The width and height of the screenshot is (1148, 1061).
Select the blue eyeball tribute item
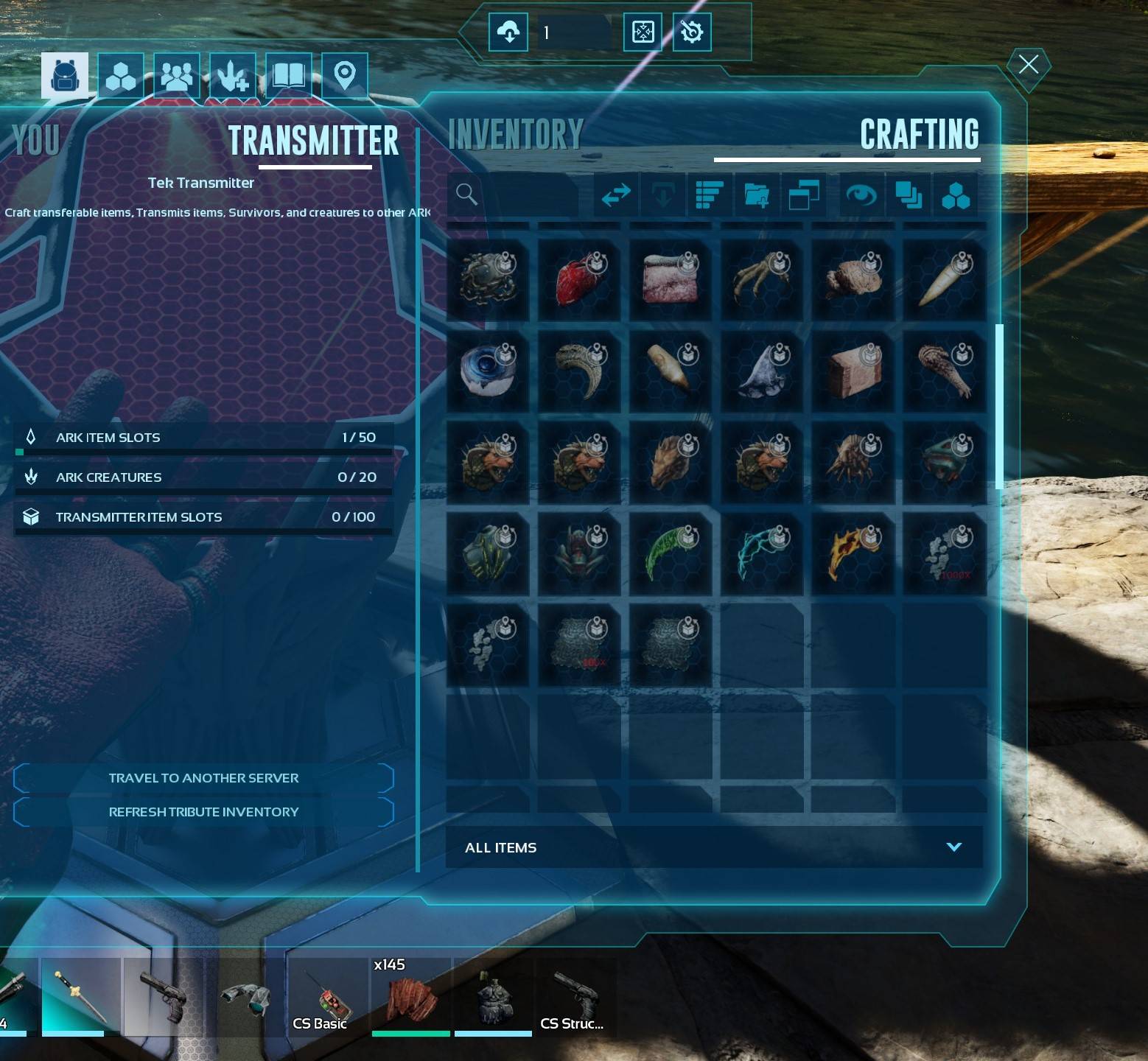click(488, 371)
